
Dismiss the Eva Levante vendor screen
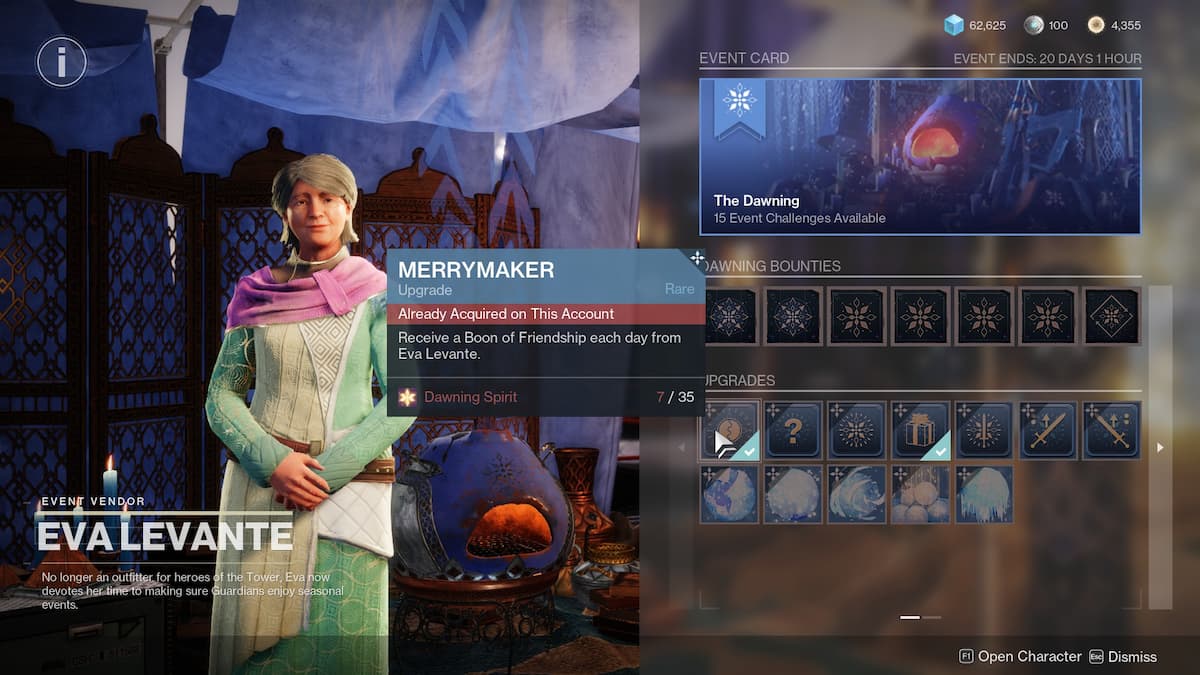point(1123,657)
